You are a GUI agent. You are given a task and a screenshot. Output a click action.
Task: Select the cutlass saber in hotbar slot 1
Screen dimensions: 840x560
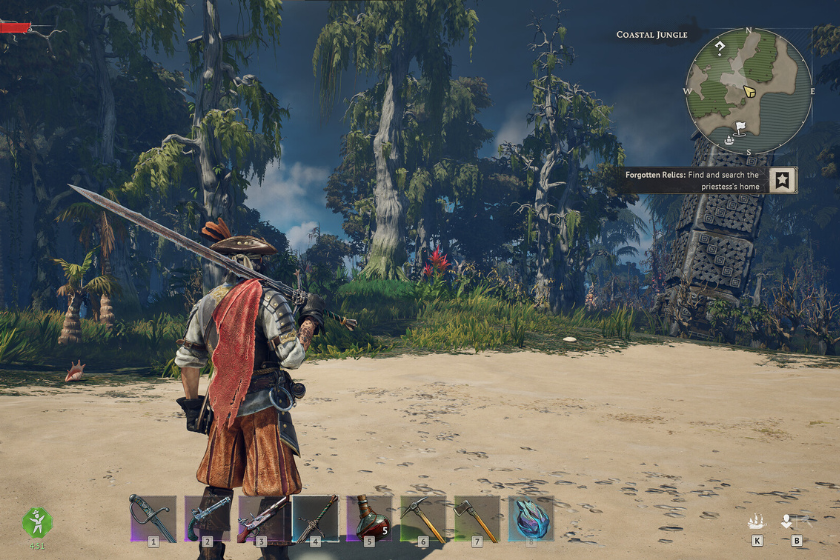click(x=153, y=517)
